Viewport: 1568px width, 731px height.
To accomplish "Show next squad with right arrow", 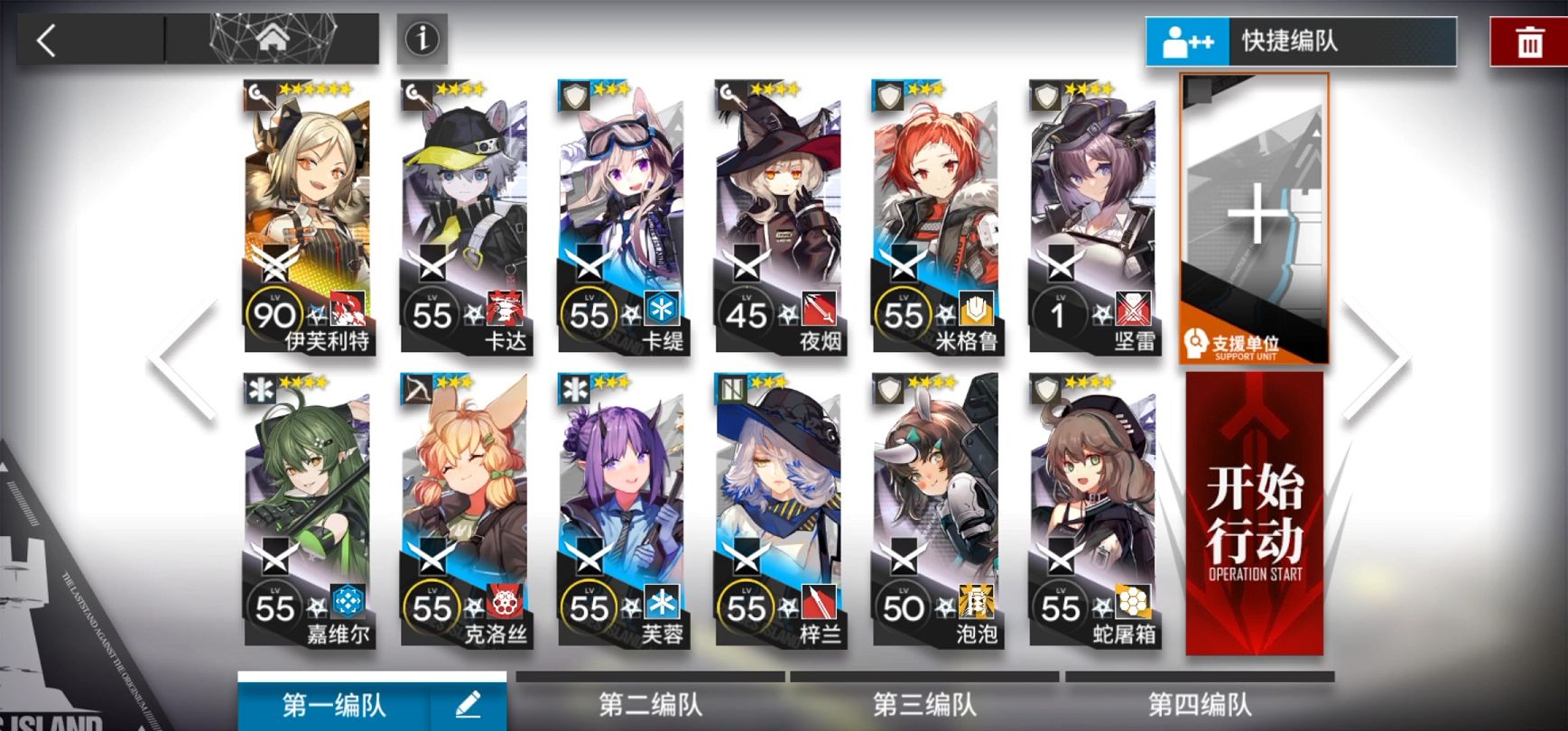I will coord(1375,359).
